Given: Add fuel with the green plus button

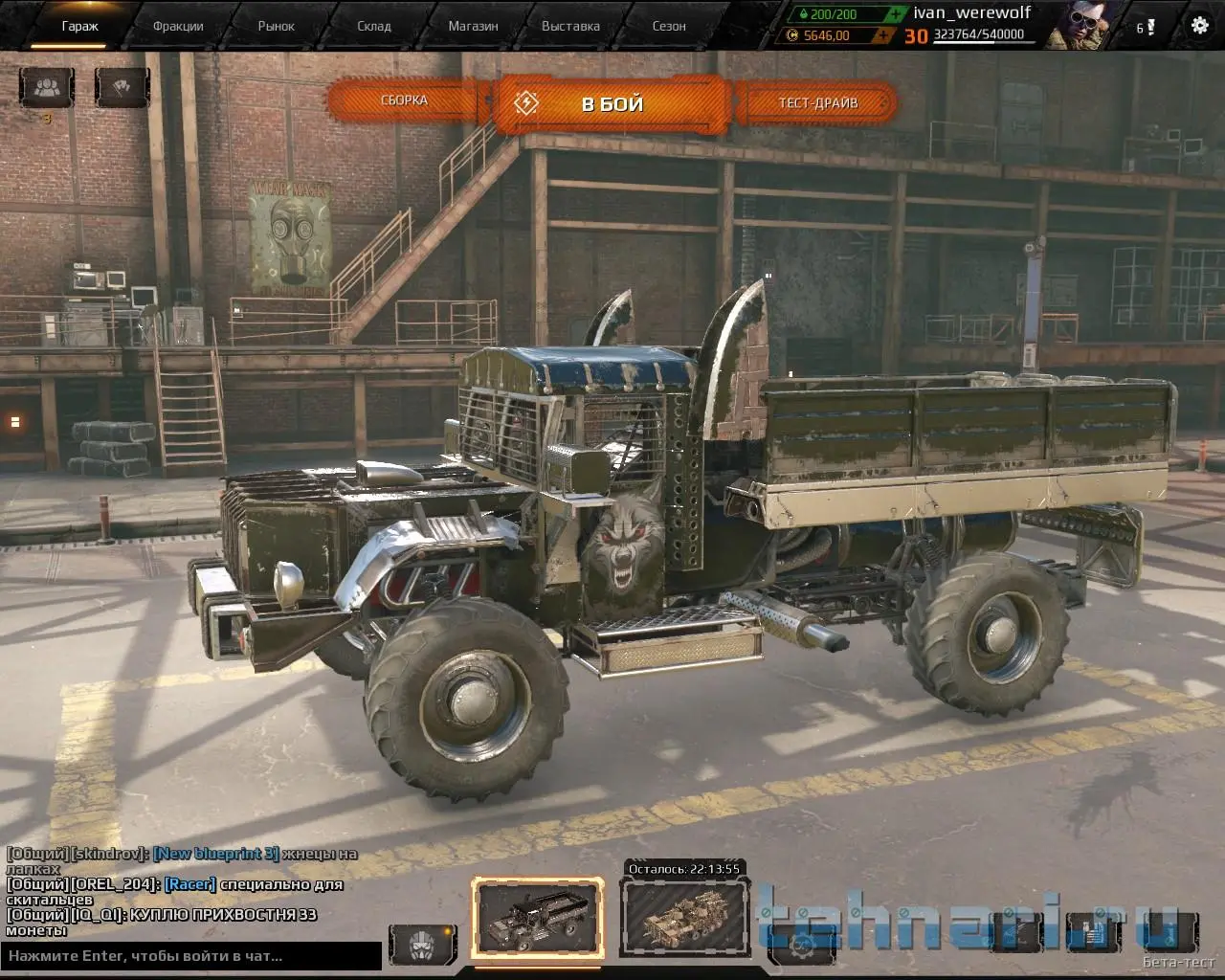Looking at the screenshot, I should [x=894, y=14].
